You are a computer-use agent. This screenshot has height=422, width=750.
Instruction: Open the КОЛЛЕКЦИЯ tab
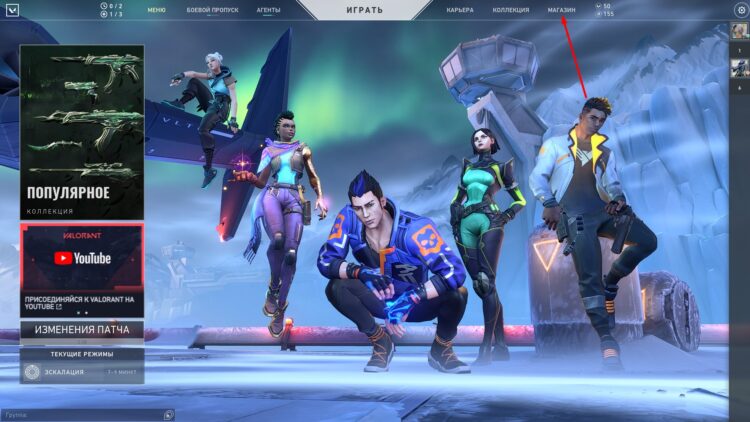tap(511, 10)
